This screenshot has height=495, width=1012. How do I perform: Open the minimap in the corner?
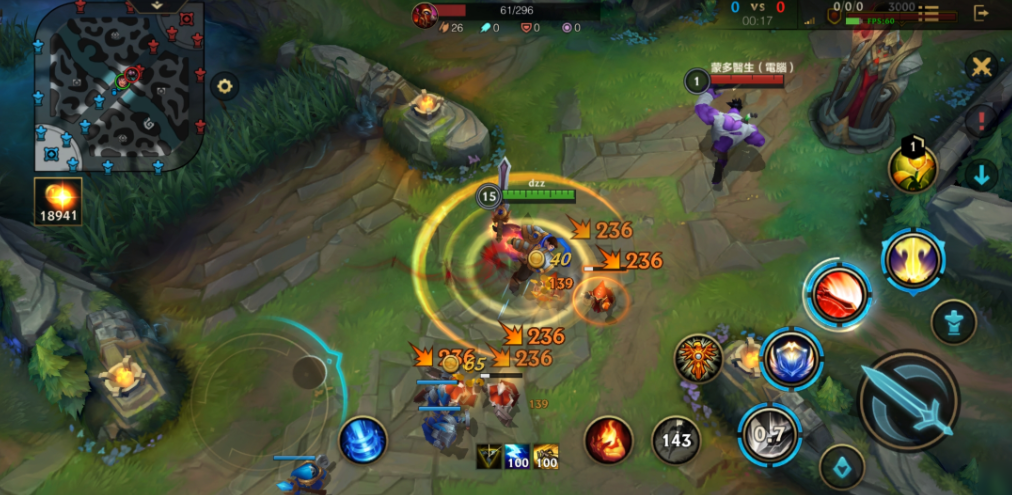[120, 86]
